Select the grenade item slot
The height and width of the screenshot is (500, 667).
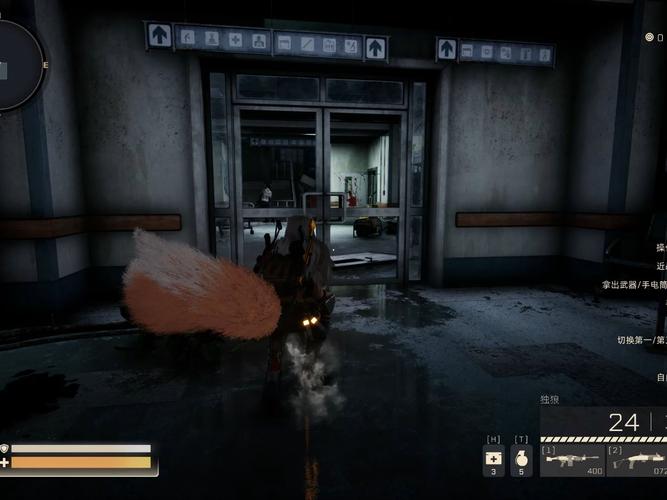[521, 461]
